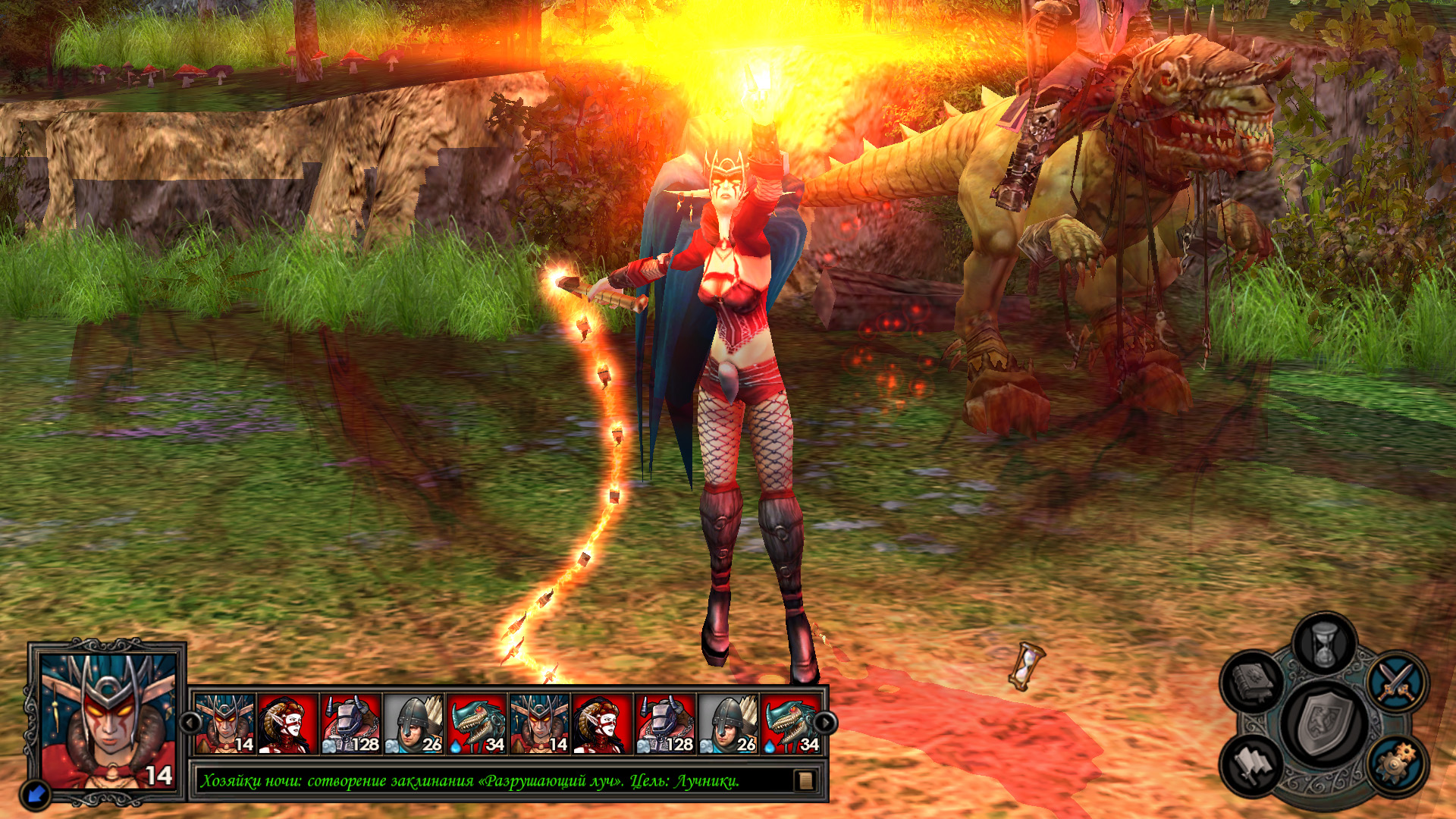Click the hourglass wait button
The height and width of the screenshot is (819, 1456).
click(1324, 645)
